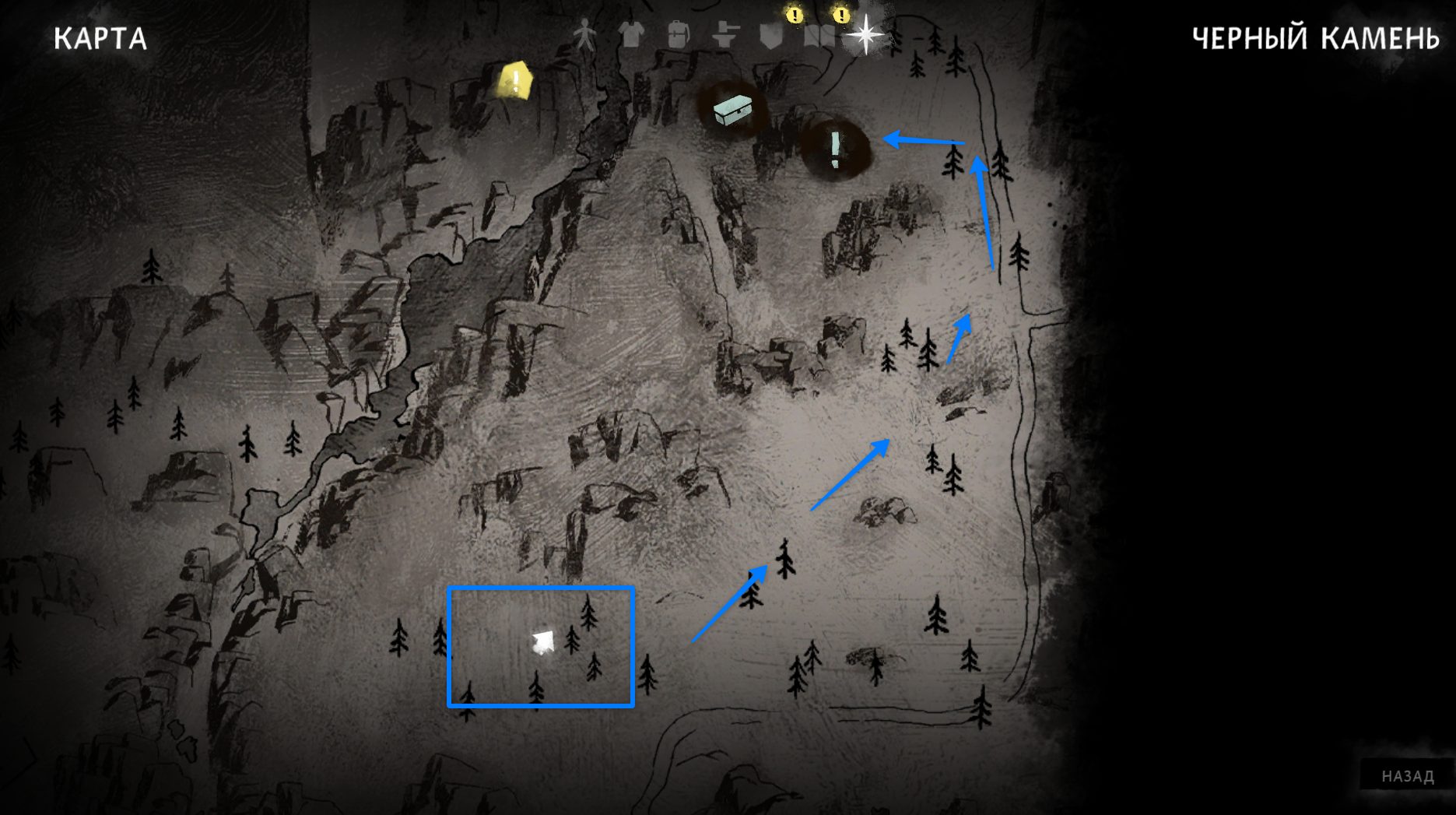Open the character status tab (figure icon)
The width and height of the screenshot is (1456, 815).
(x=584, y=35)
